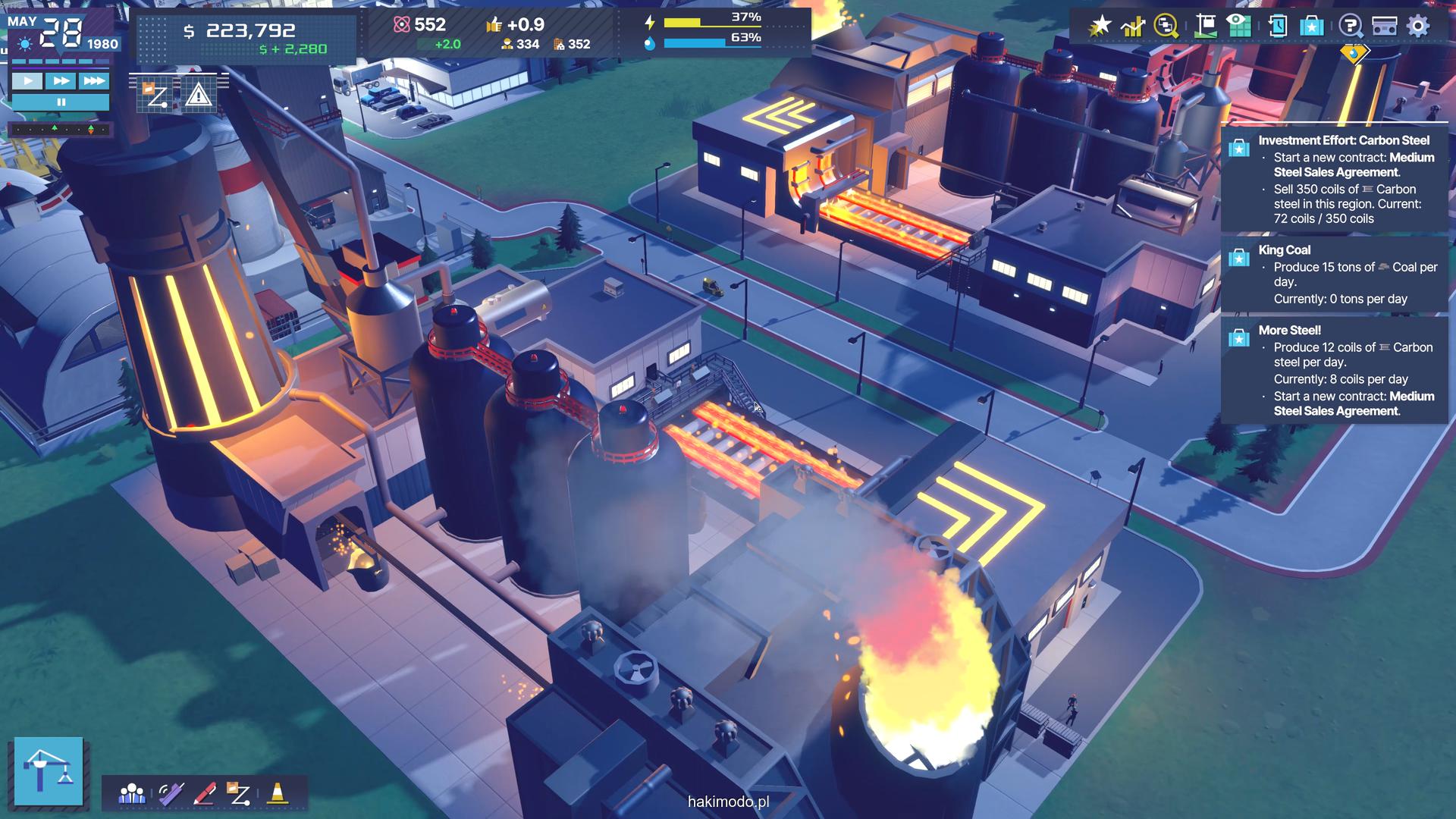
Task: Open the phone call icon
Action: [170, 794]
